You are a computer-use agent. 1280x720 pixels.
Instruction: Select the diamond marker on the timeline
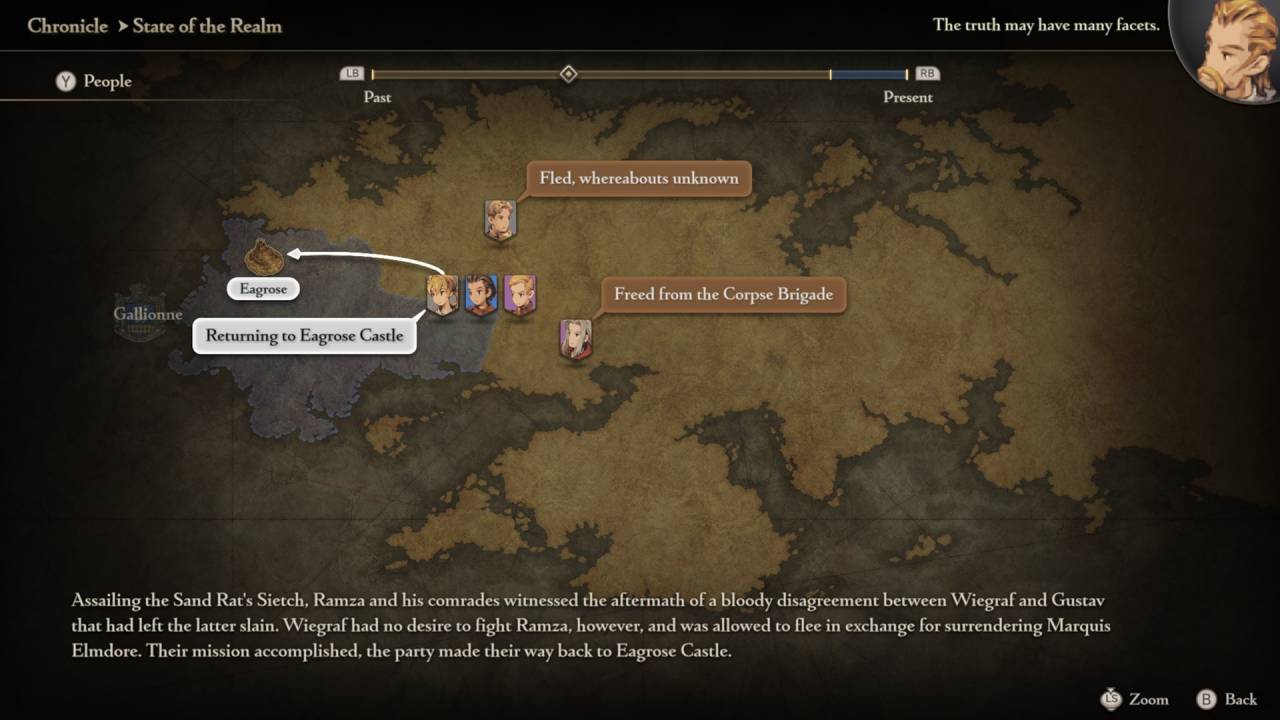[x=568, y=74]
